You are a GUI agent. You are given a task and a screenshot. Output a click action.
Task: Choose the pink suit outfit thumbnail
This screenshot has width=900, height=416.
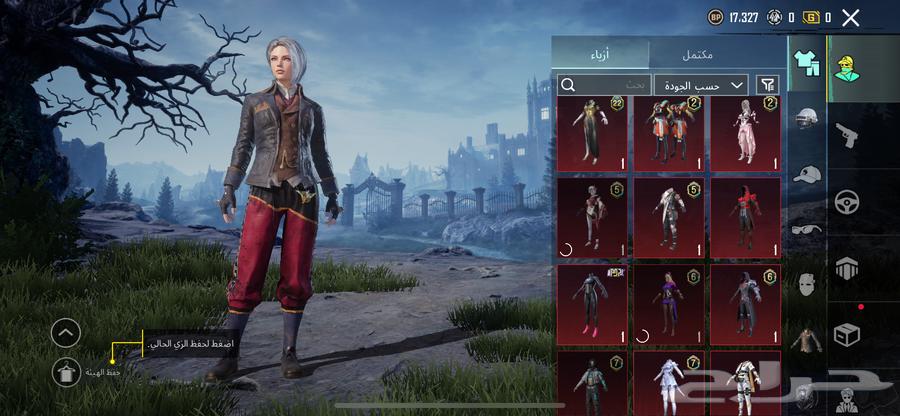745,132
